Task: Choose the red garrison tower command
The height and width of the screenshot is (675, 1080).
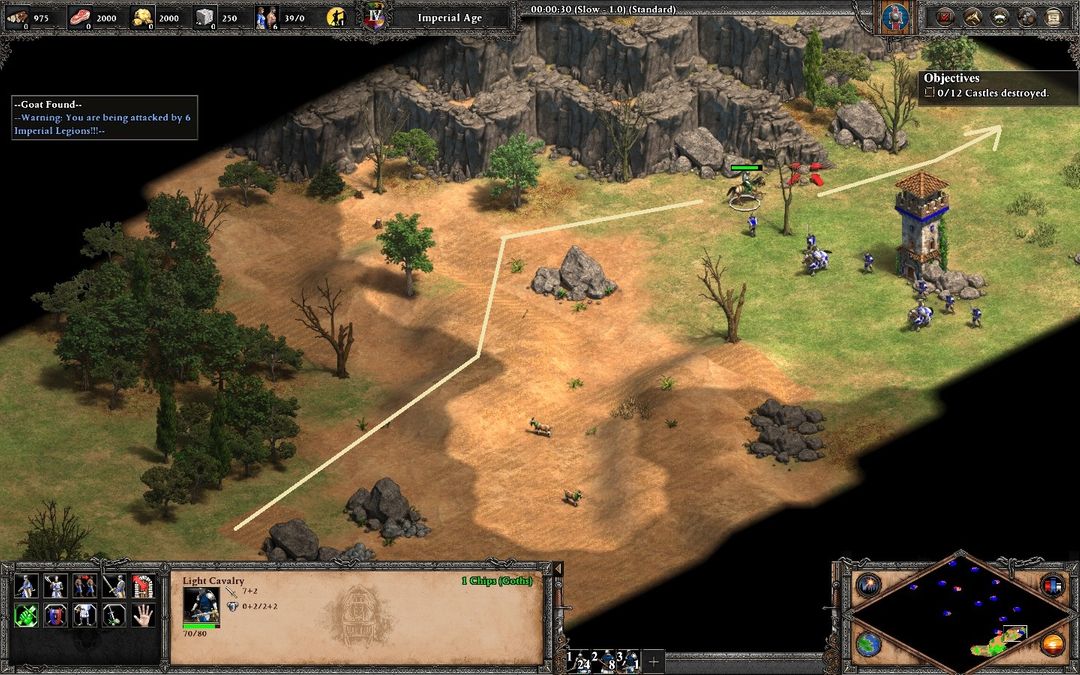Action: (x=143, y=586)
